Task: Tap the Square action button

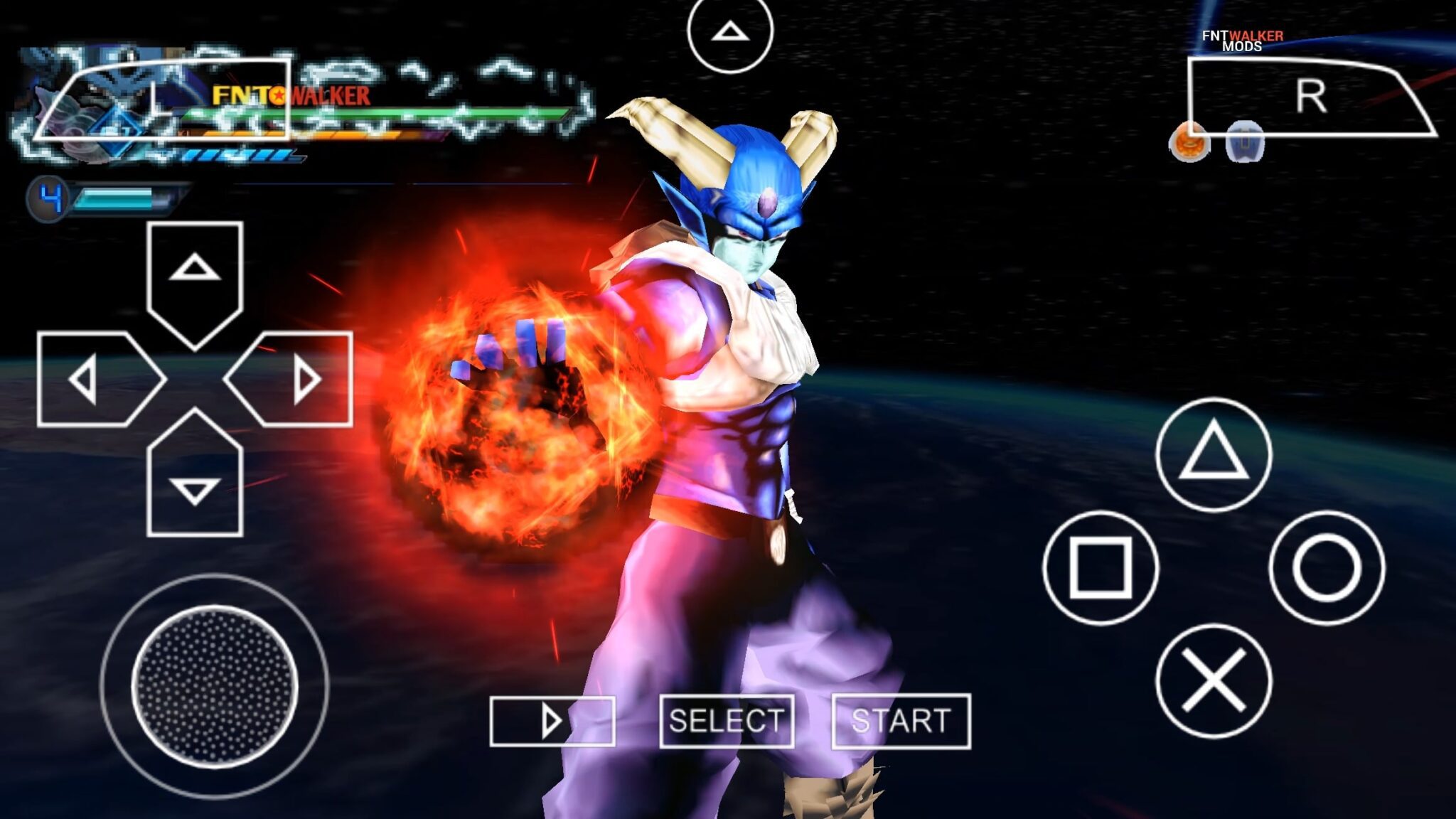Action: point(1101,568)
